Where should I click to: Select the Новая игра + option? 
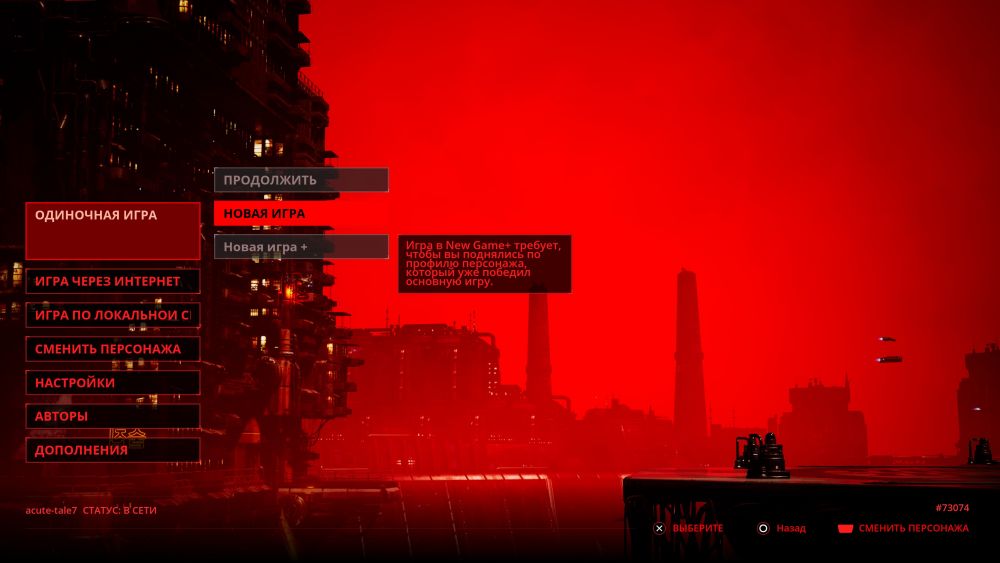[x=300, y=246]
